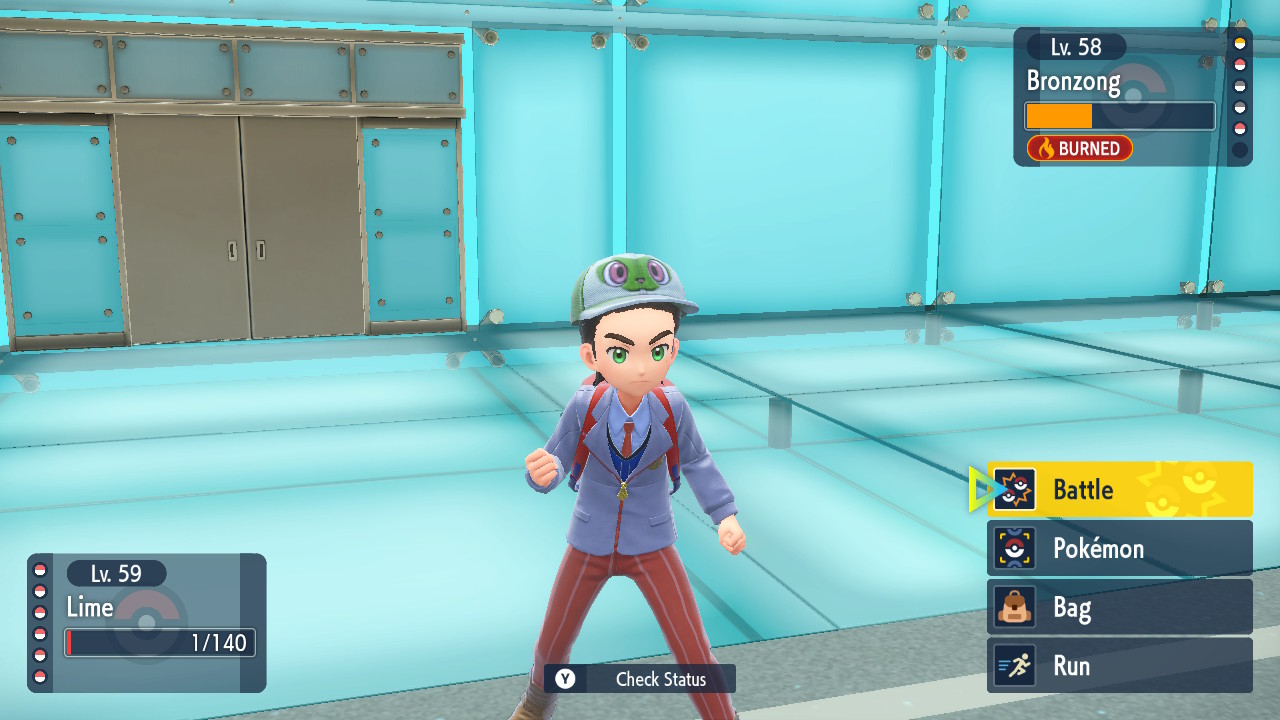Select the Battle command
This screenshot has height=720, width=1280.
point(1119,489)
